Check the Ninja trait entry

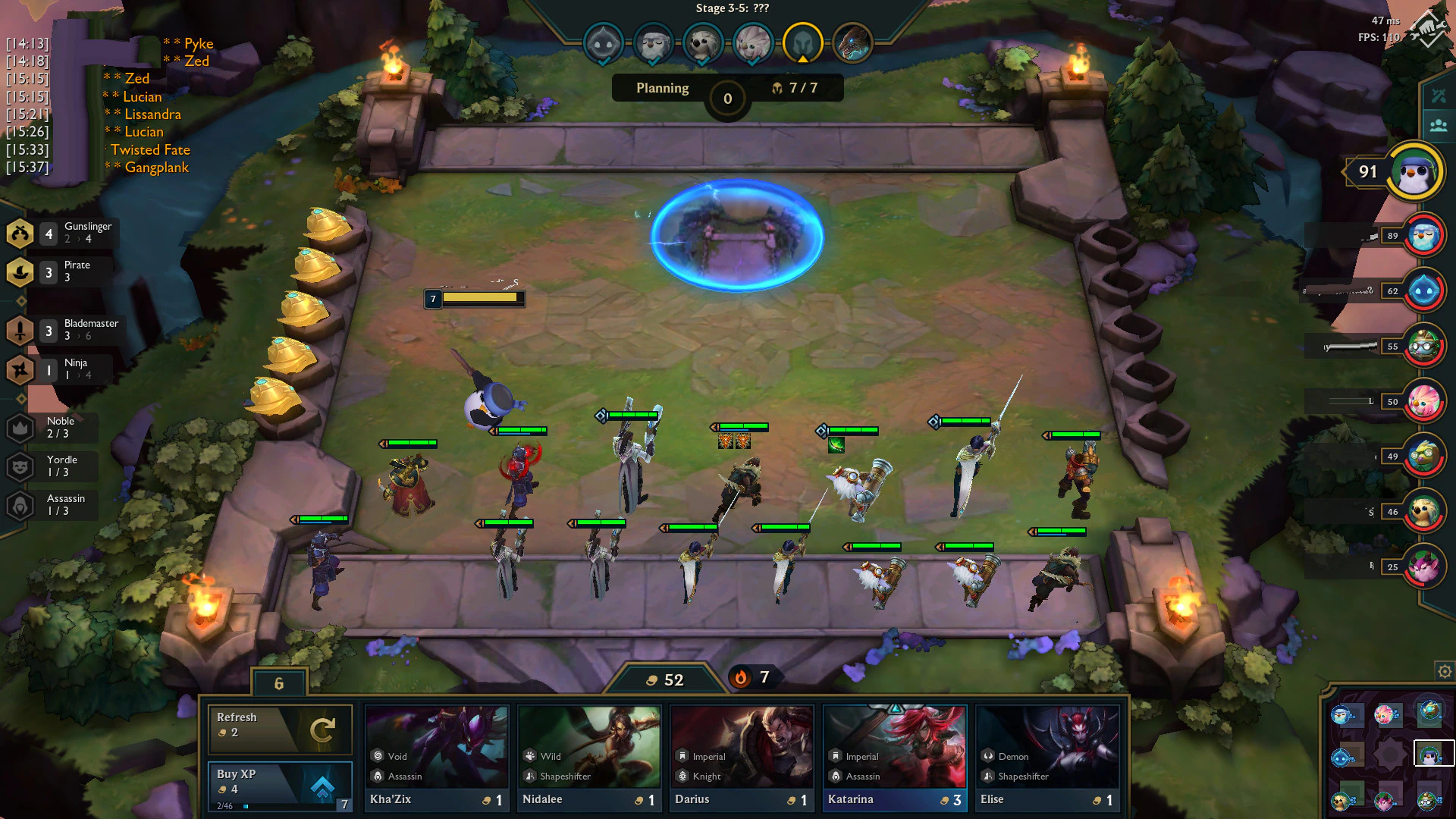(x=62, y=369)
